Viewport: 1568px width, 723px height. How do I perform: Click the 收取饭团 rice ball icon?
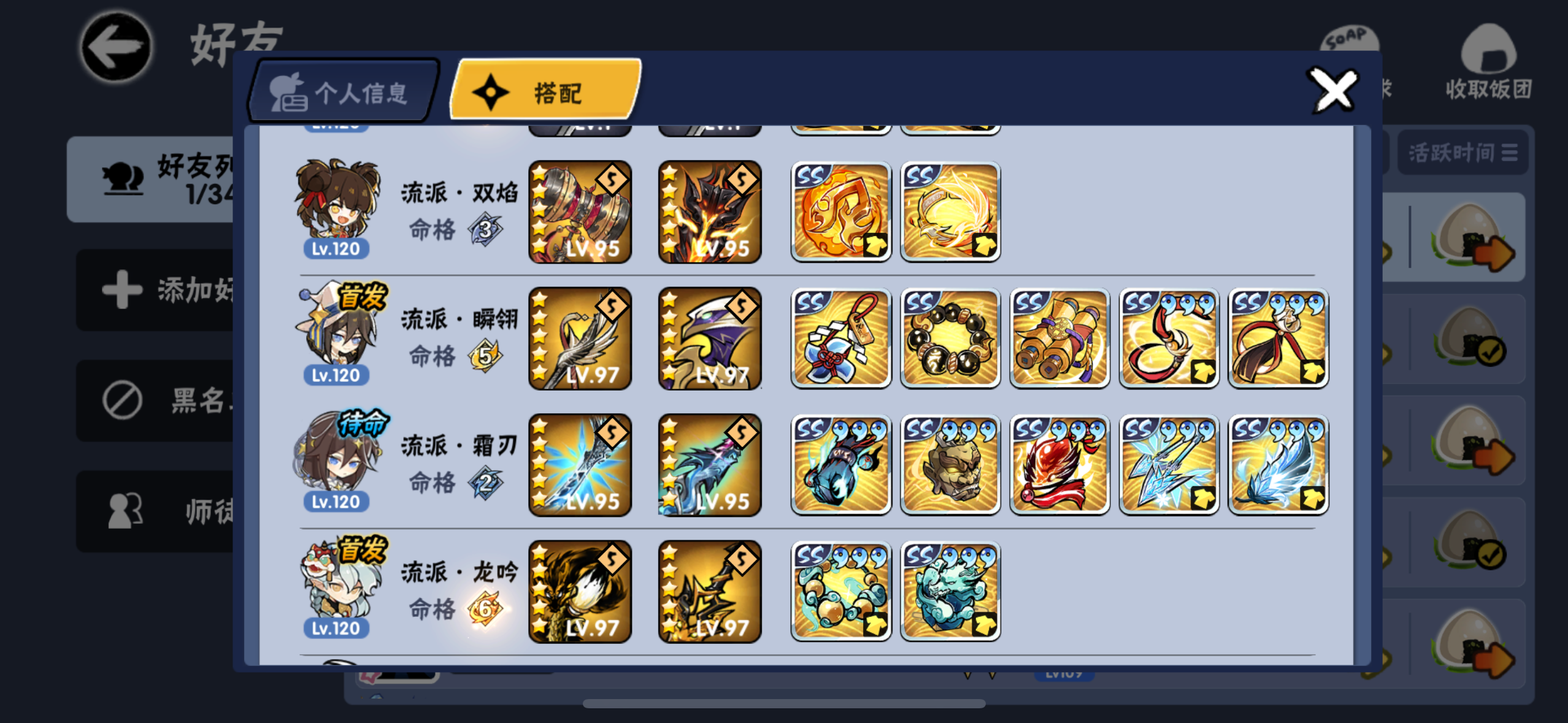[1487, 58]
